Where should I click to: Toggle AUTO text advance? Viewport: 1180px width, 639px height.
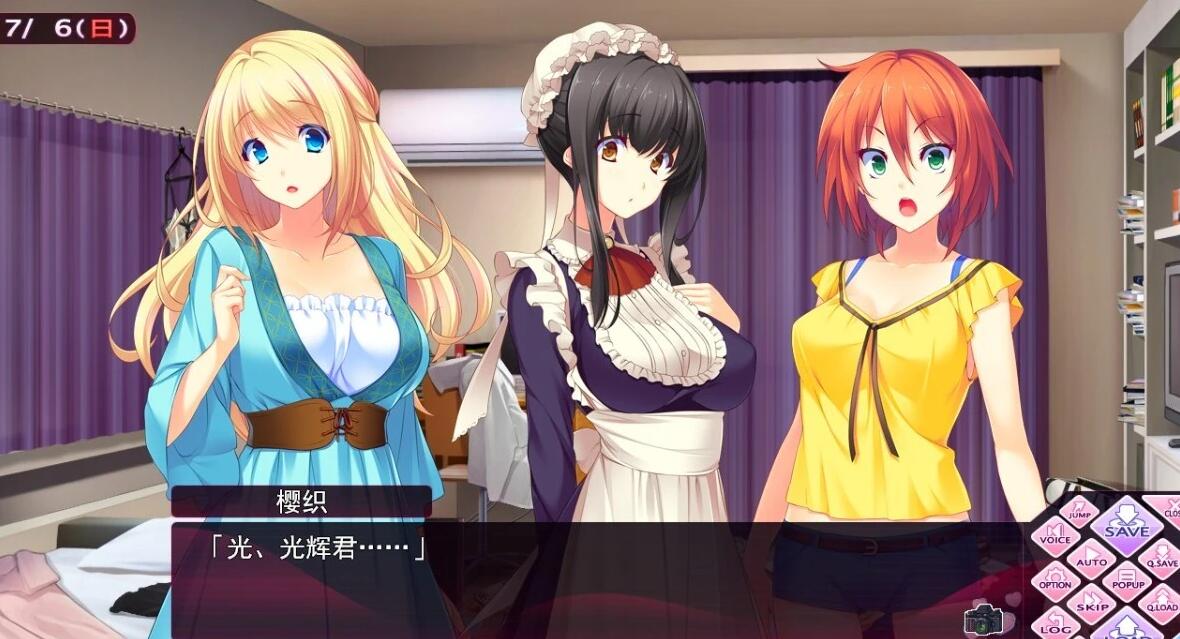[x=1091, y=560]
